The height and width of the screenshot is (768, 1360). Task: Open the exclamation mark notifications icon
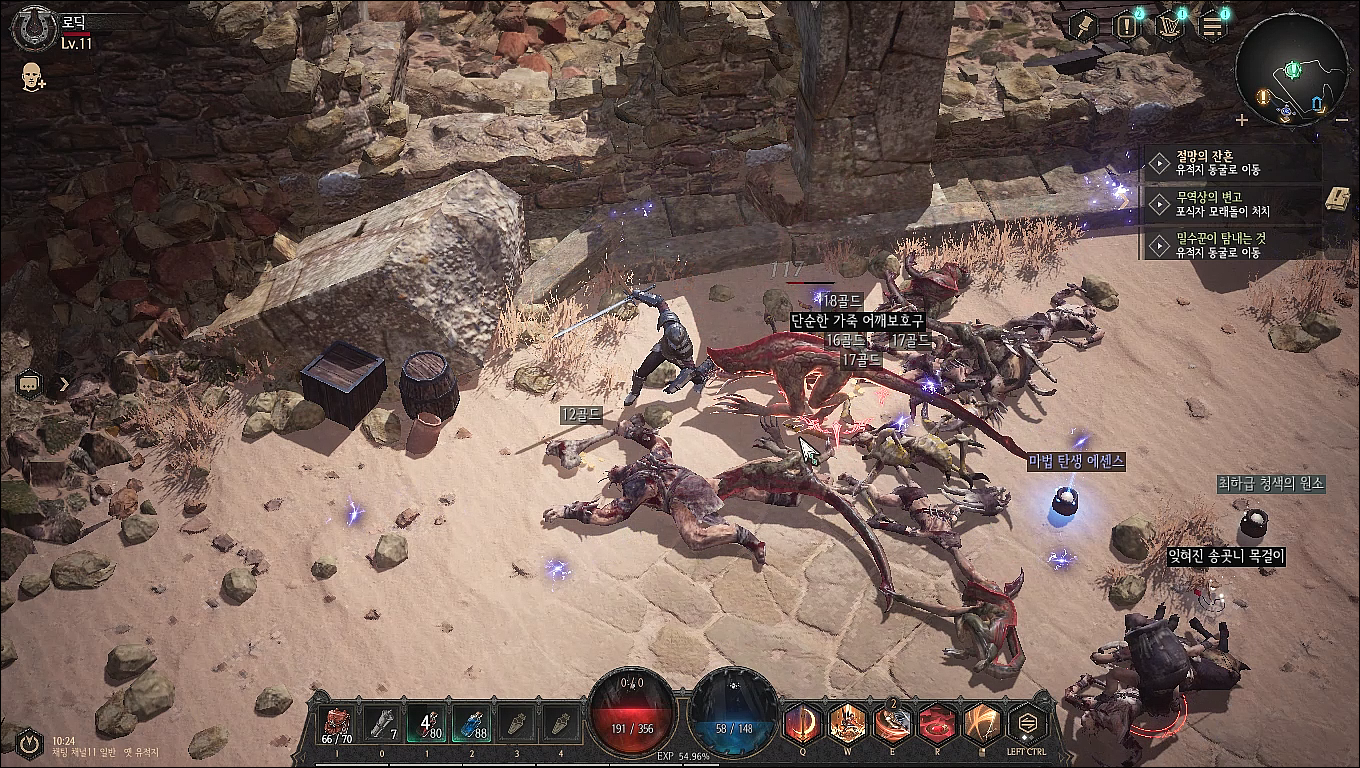[x=1128, y=26]
